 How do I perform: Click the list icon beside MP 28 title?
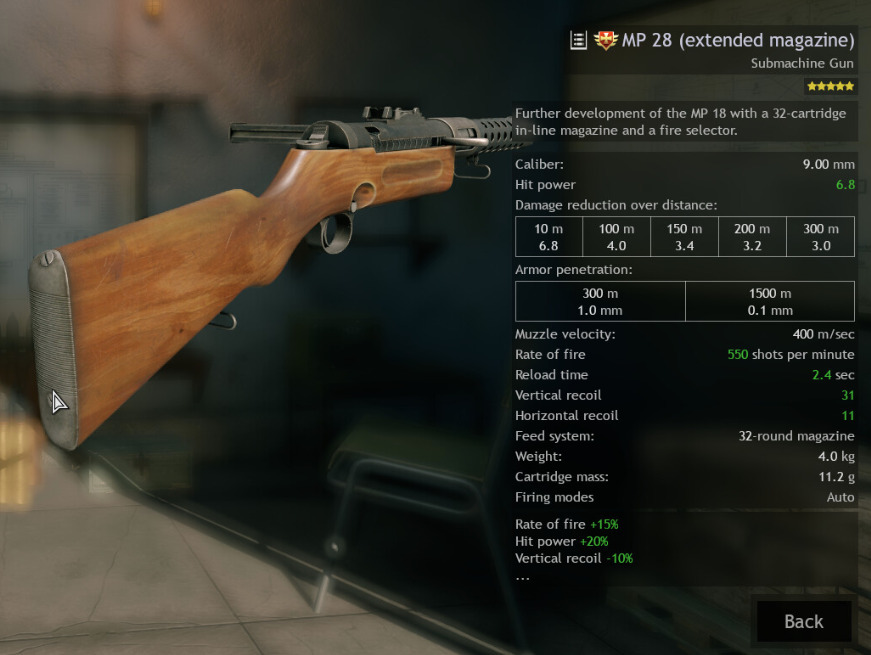click(578, 41)
